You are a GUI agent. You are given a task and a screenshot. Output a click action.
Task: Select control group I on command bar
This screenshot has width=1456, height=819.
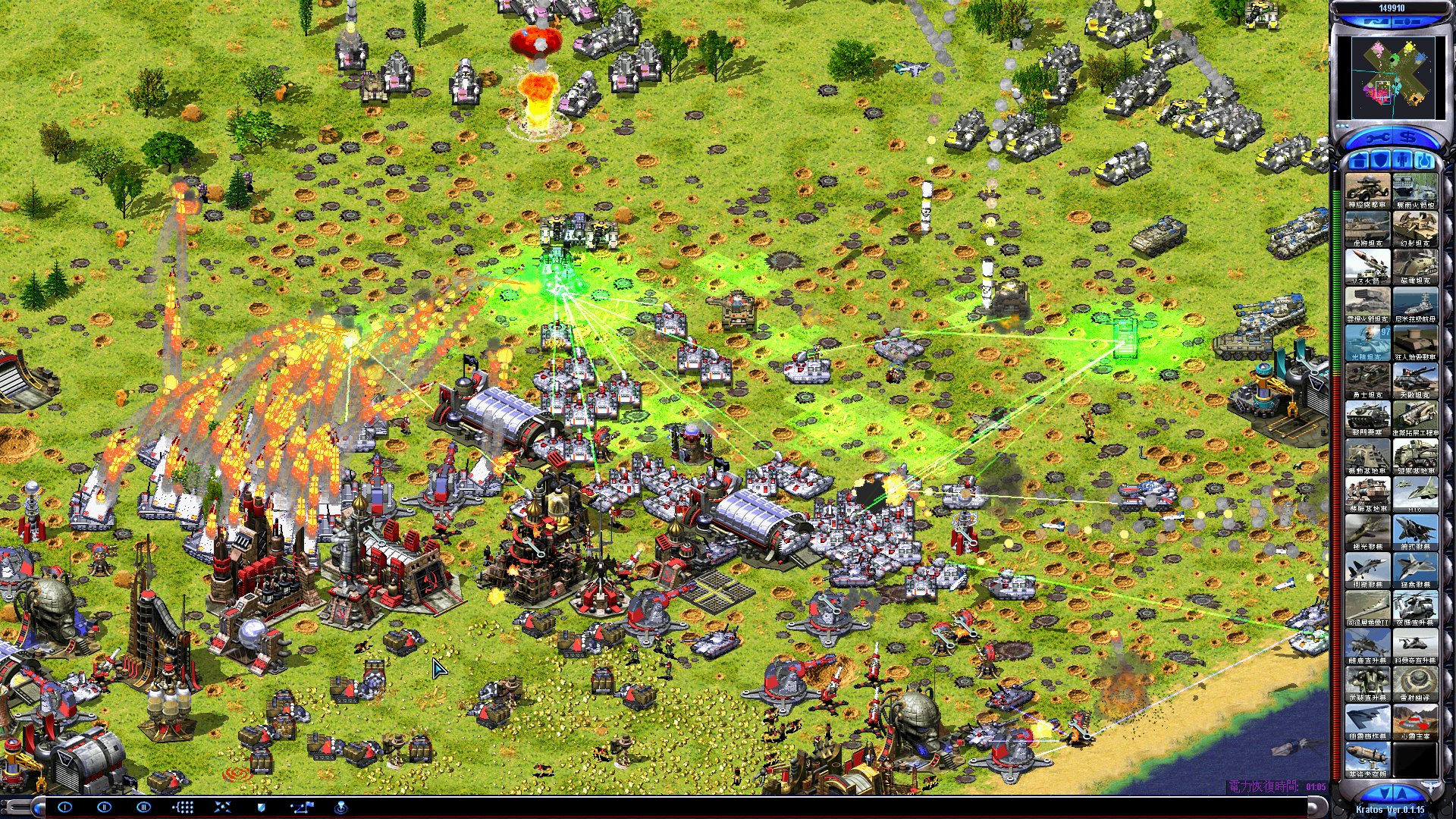[64, 807]
